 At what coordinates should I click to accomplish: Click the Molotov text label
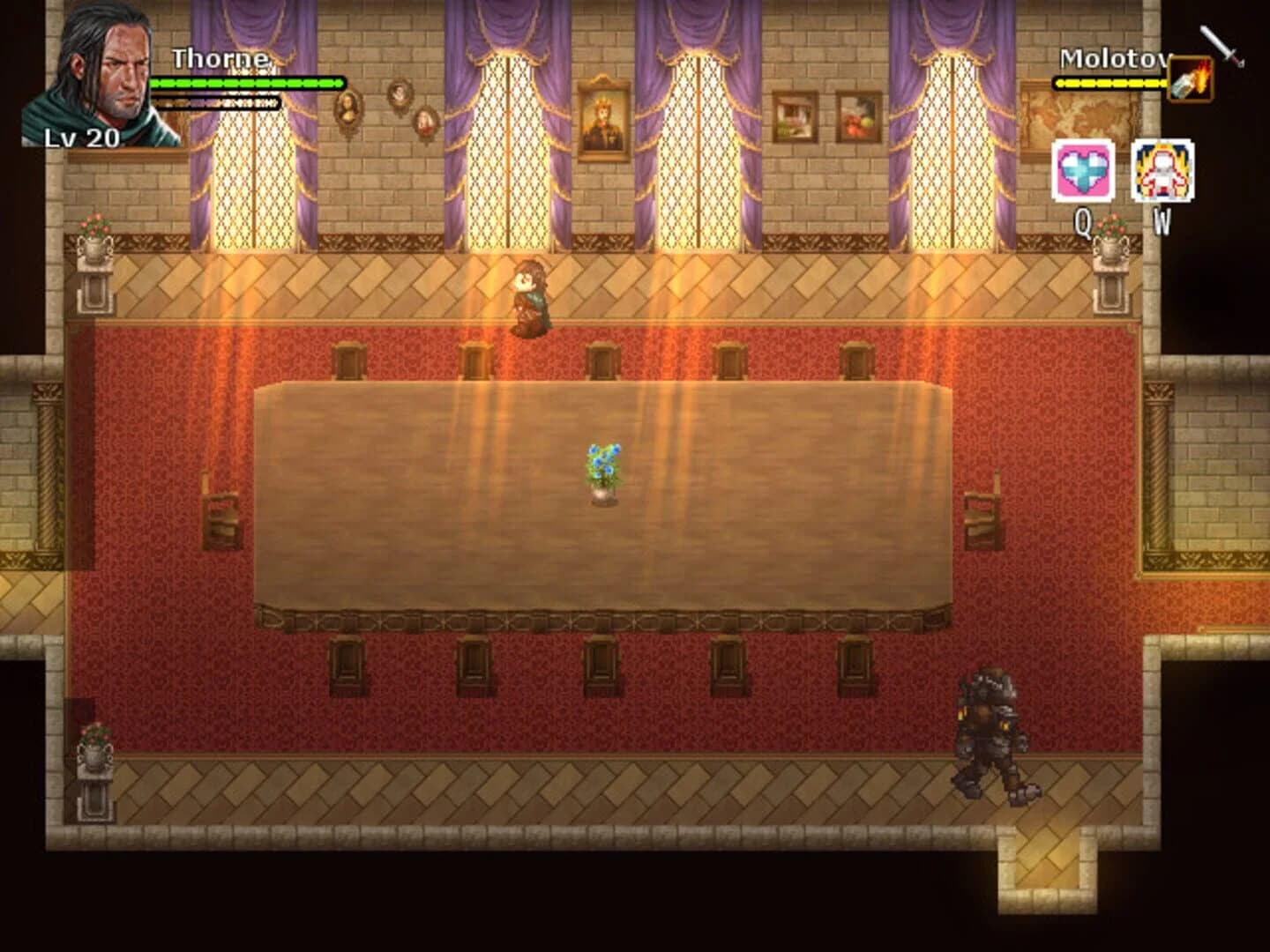tap(1113, 57)
